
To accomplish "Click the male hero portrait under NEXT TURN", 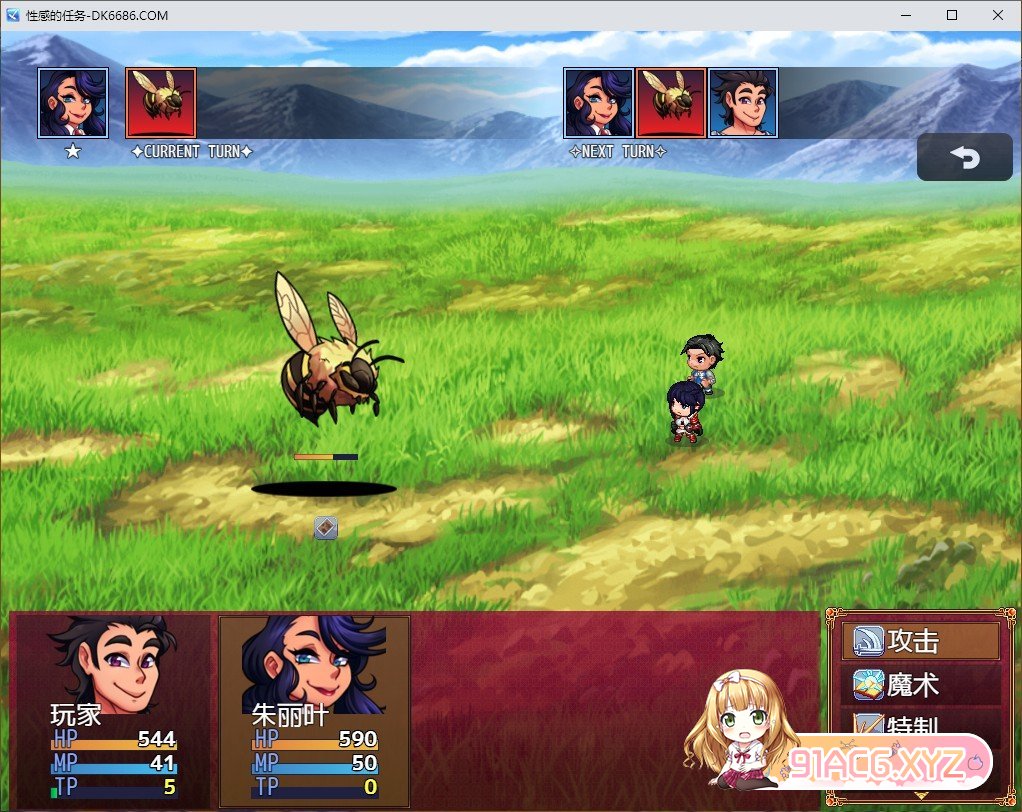I will coord(743,103).
